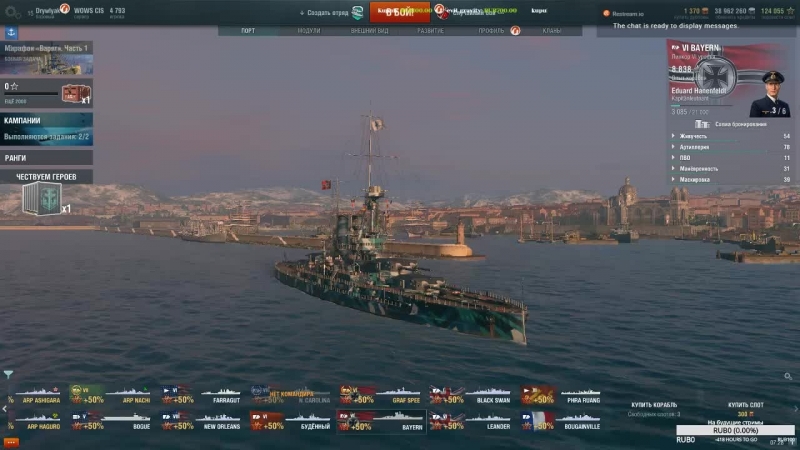Buy a slot via «Купить слот»
The height and width of the screenshot is (450, 800).
(744, 404)
